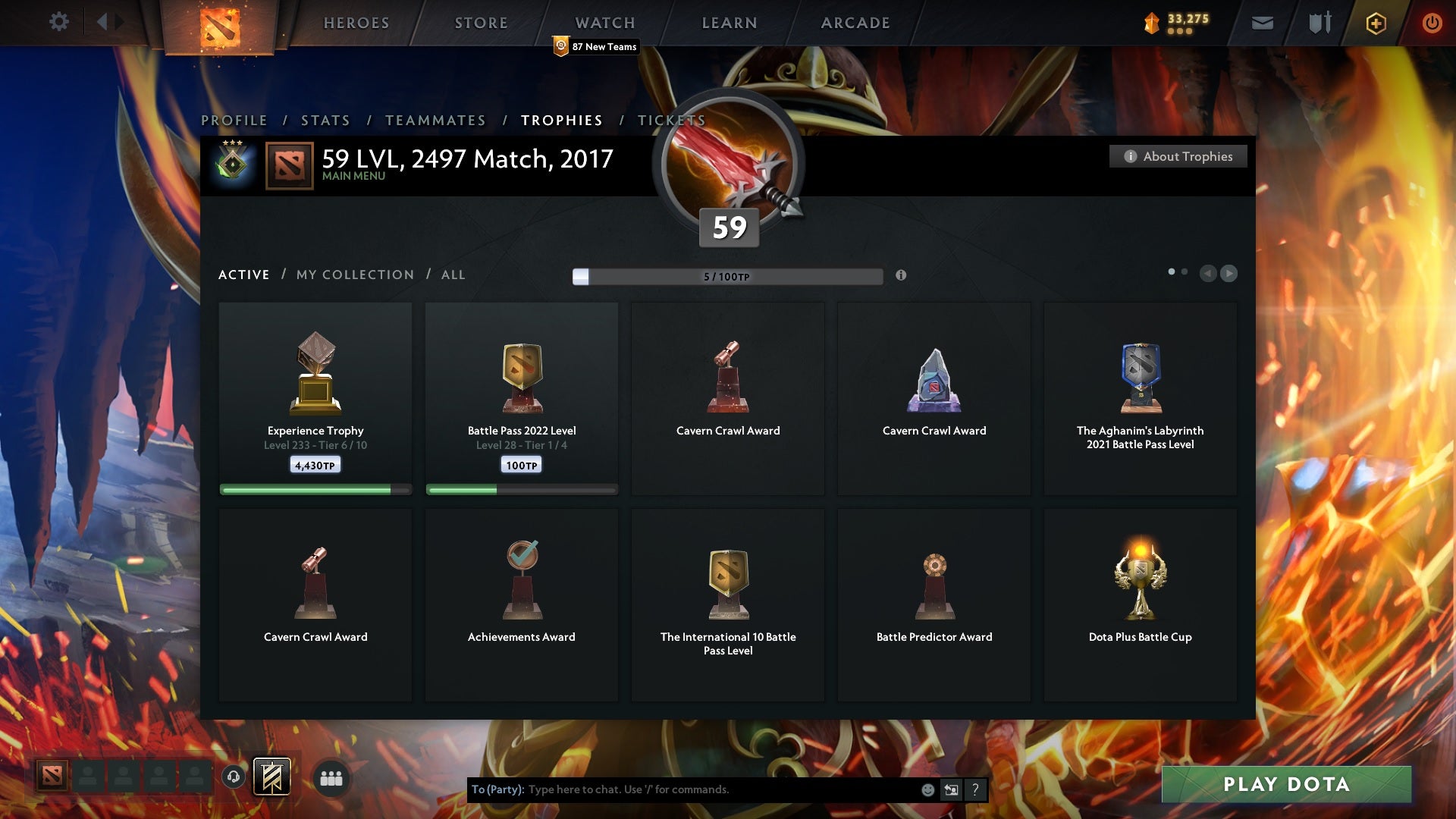1456x819 pixels.
Task: Open the armory shield and sword icon
Action: [x=1319, y=23]
